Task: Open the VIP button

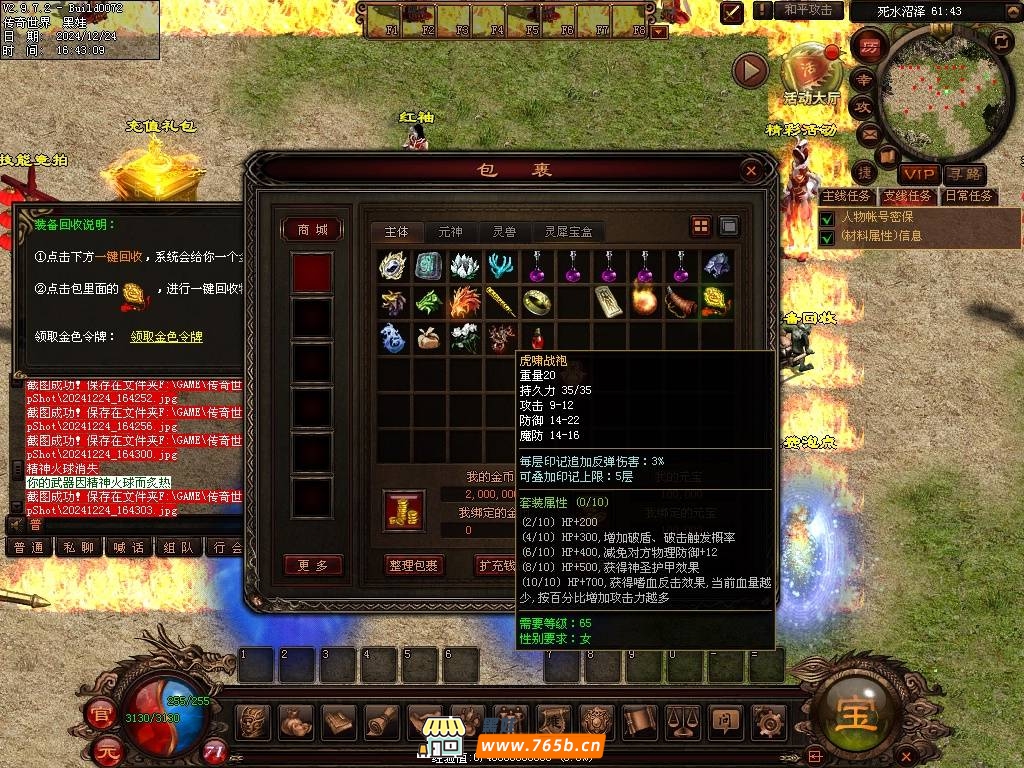Action: [x=917, y=175]
